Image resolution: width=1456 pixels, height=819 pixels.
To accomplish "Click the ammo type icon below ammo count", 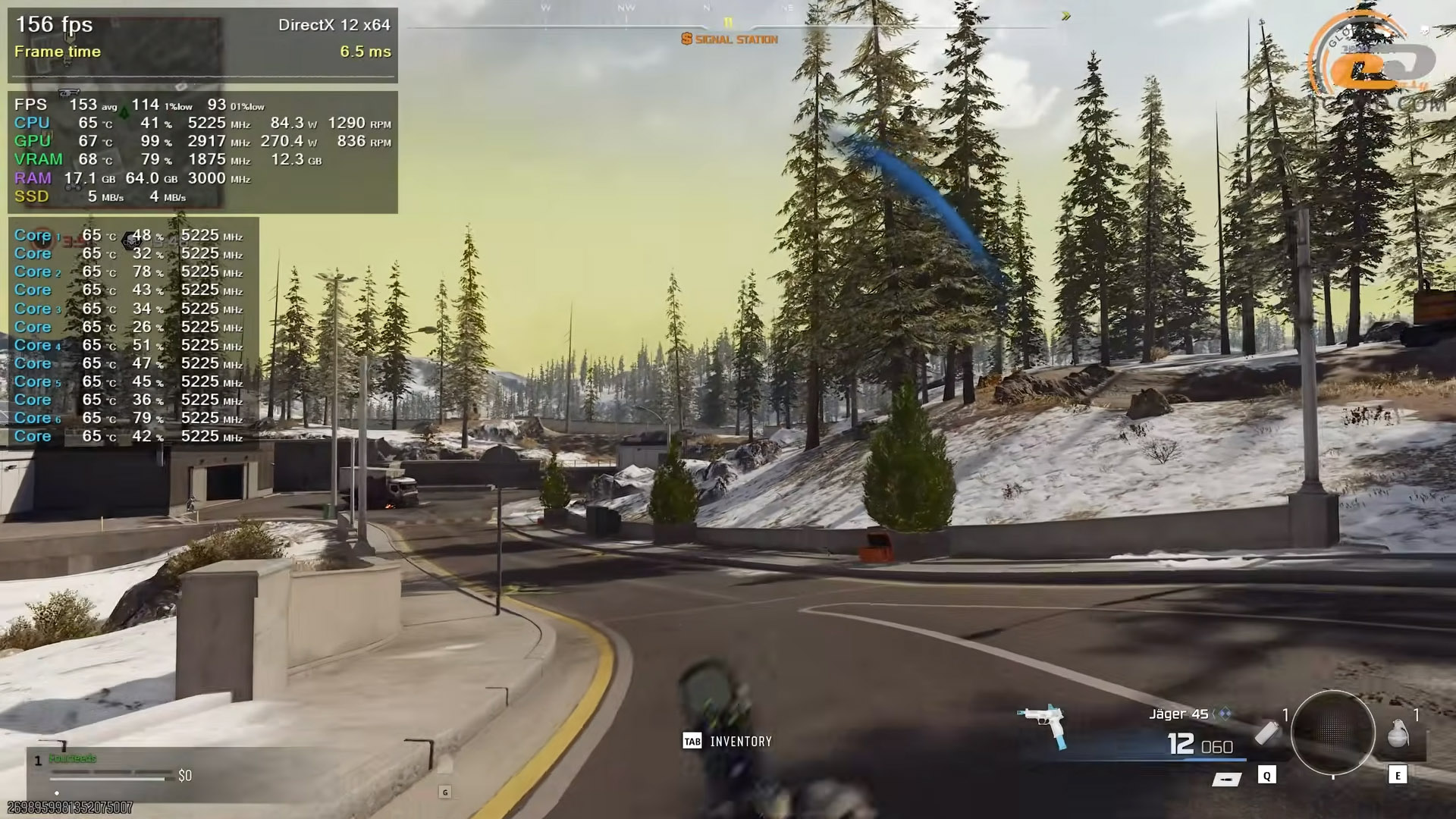I will click(1225, 779).
